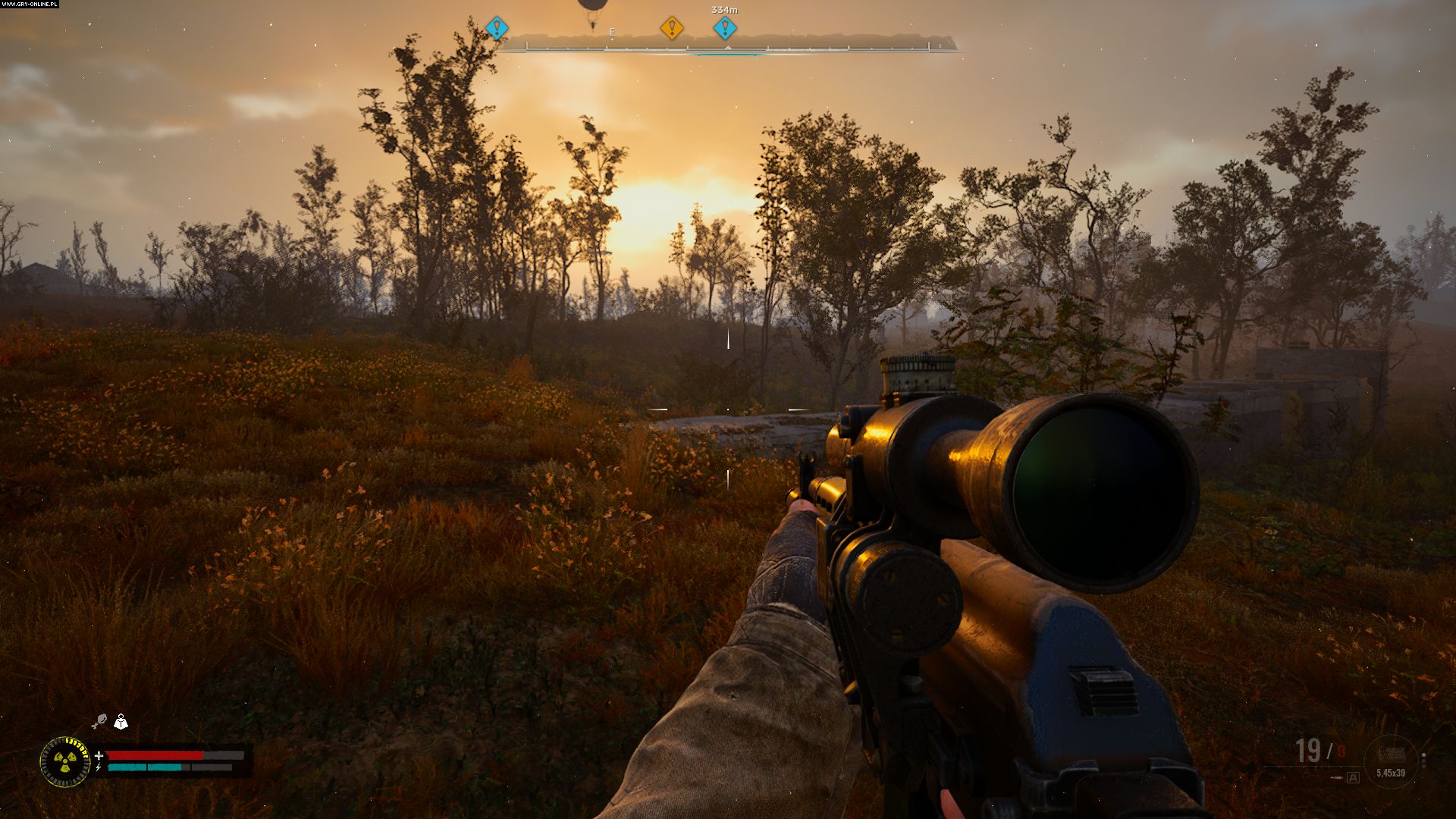Select the 5,45x39 ammo type circle

(x=1390, y=761)
